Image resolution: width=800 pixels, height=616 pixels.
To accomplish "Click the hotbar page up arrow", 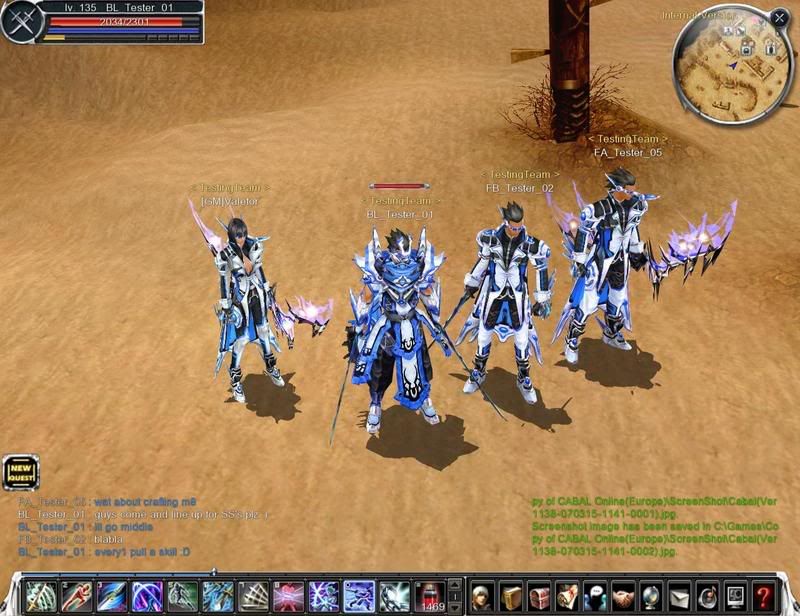I will click(455, 586).
